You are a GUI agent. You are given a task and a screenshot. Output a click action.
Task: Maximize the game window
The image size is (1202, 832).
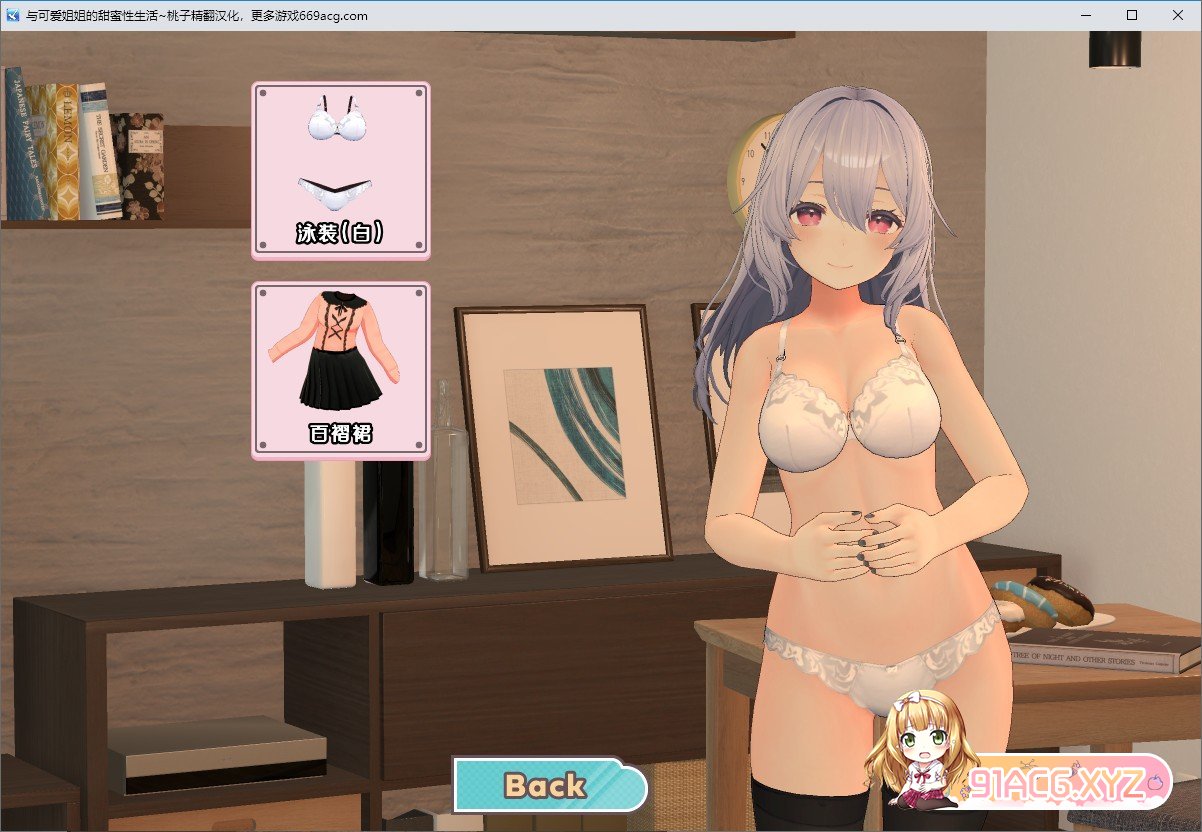point(1132,15)
